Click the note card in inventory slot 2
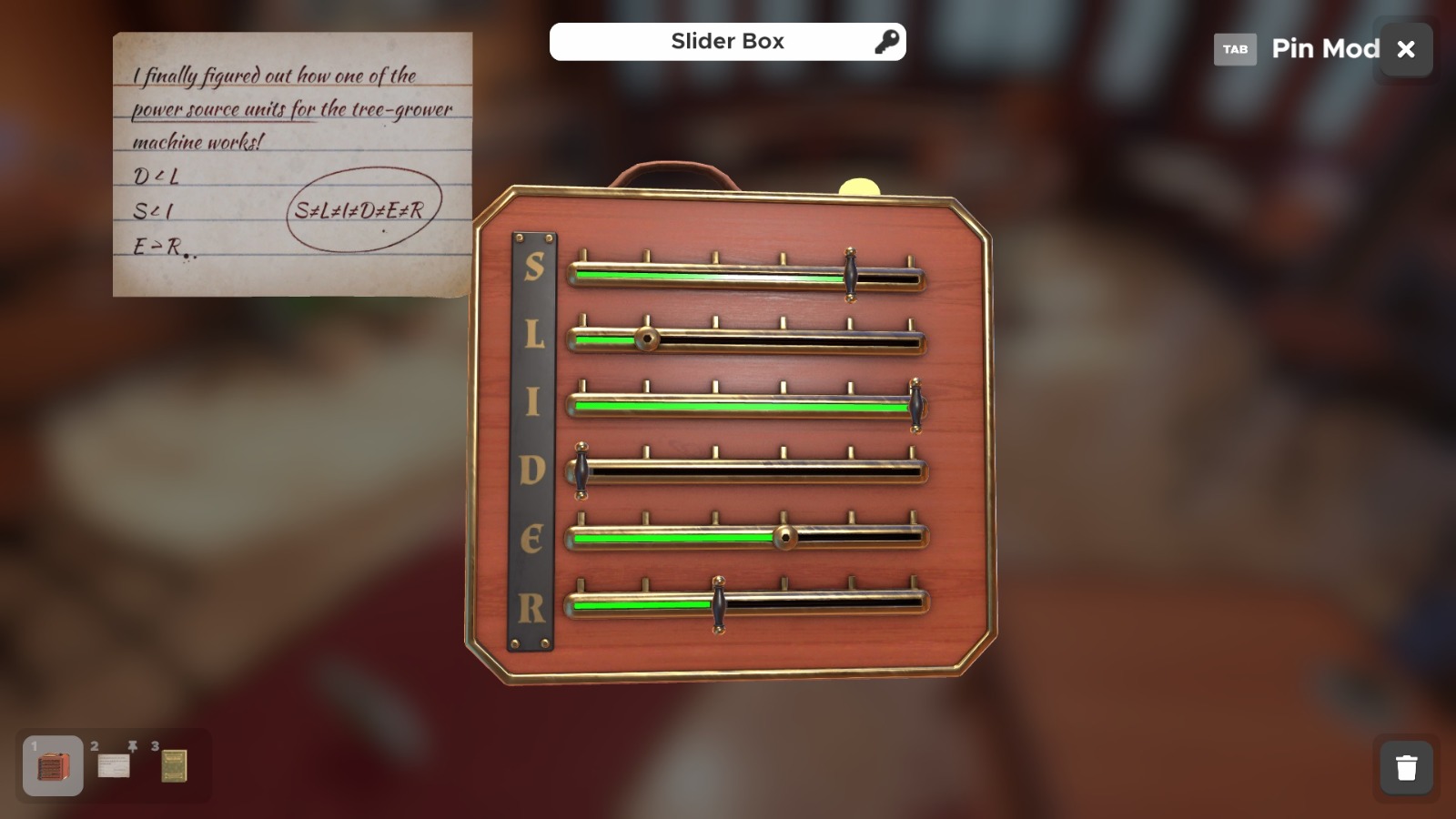The image size is (1456, 819). coord(112,765)
